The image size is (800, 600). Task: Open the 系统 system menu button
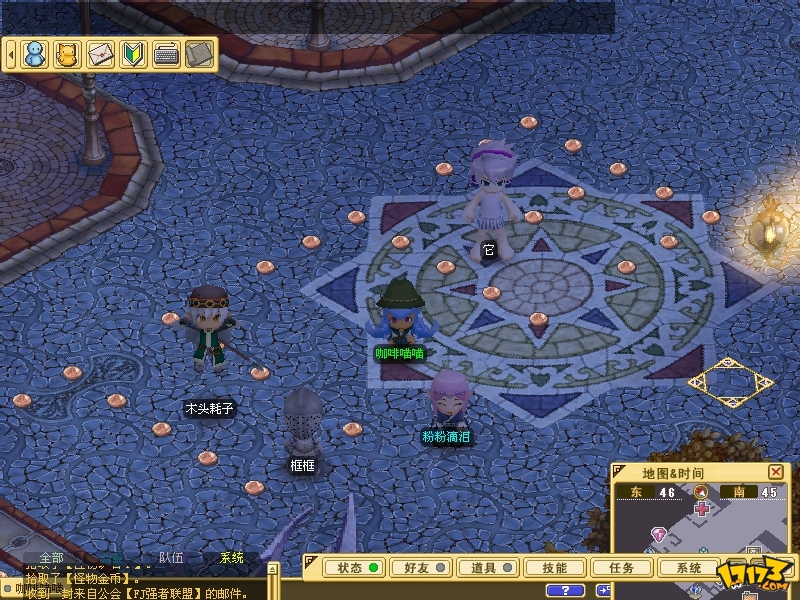(x=689, y=567)
